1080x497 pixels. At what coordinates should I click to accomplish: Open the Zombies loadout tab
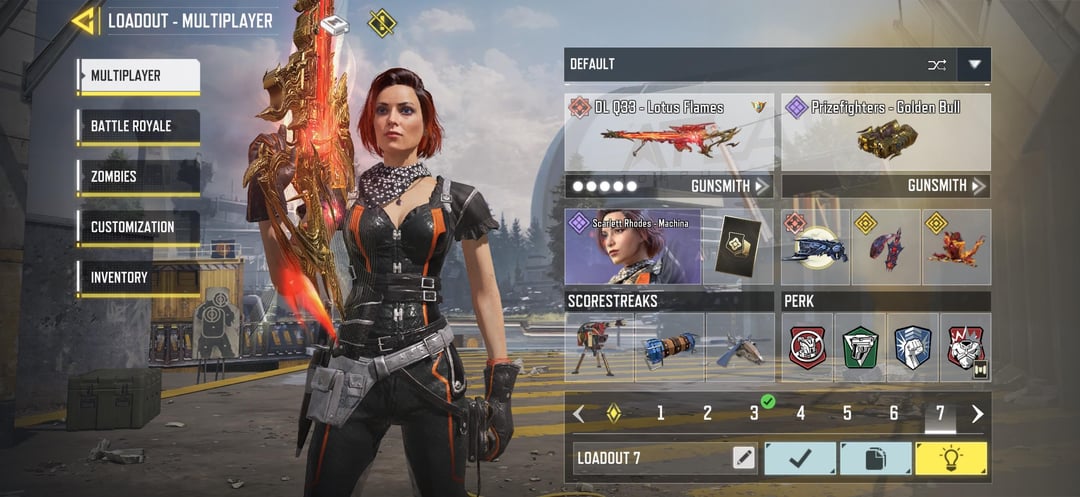(138, 177)
